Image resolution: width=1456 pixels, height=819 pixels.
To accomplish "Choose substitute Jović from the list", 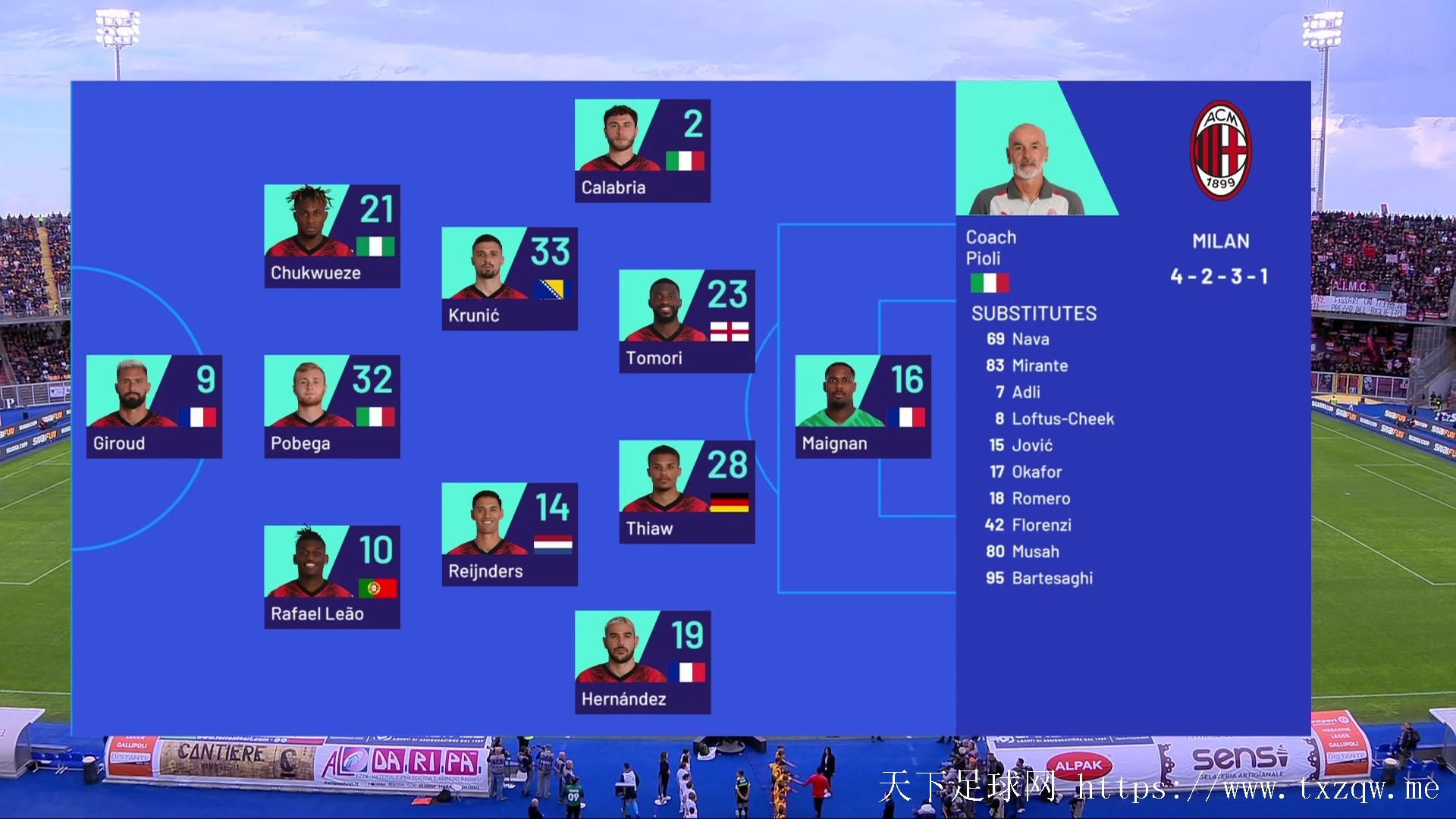I will (x=1031, y=446).
